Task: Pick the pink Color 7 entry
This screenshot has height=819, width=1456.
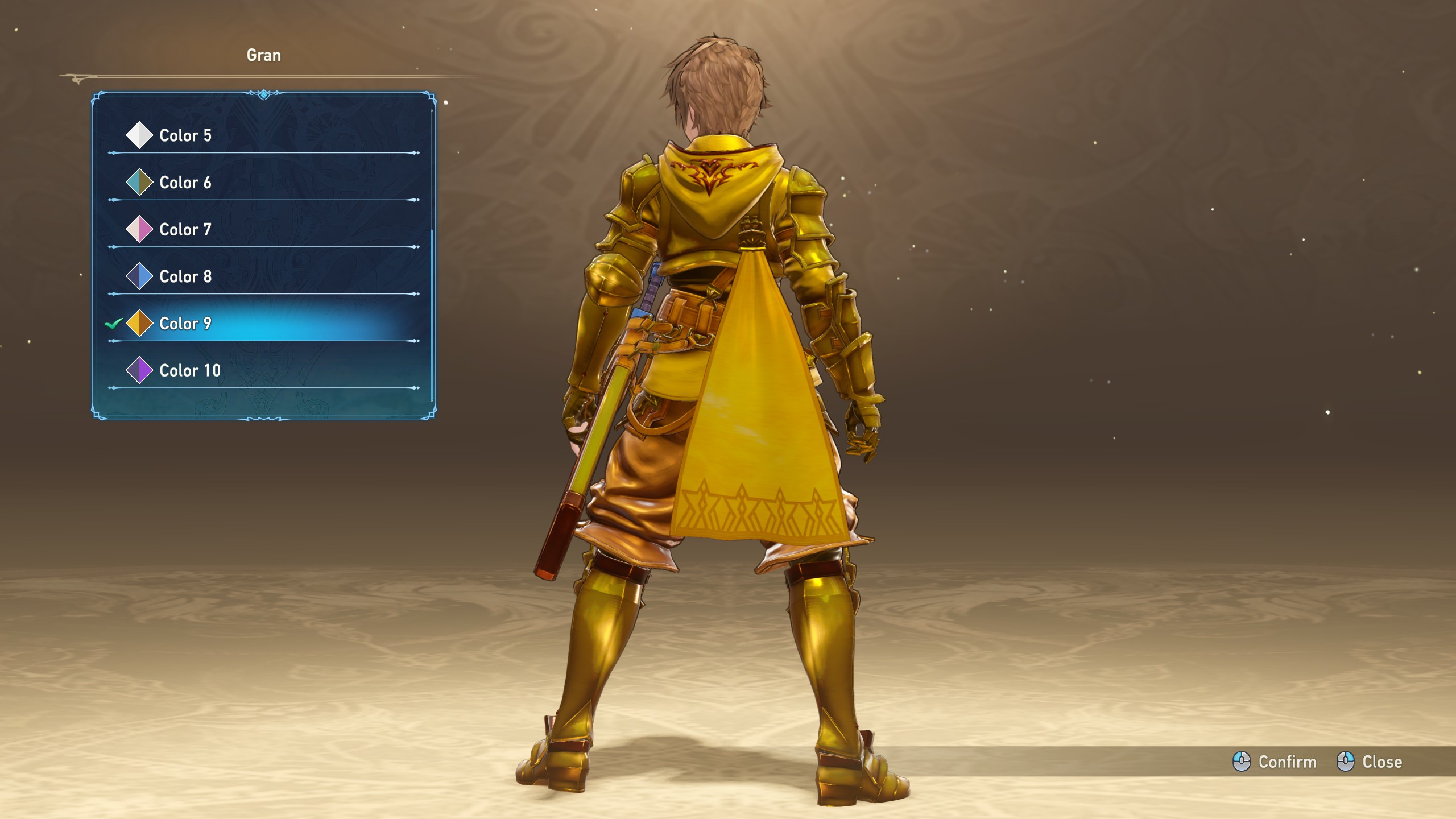Action: pos(185,230)
